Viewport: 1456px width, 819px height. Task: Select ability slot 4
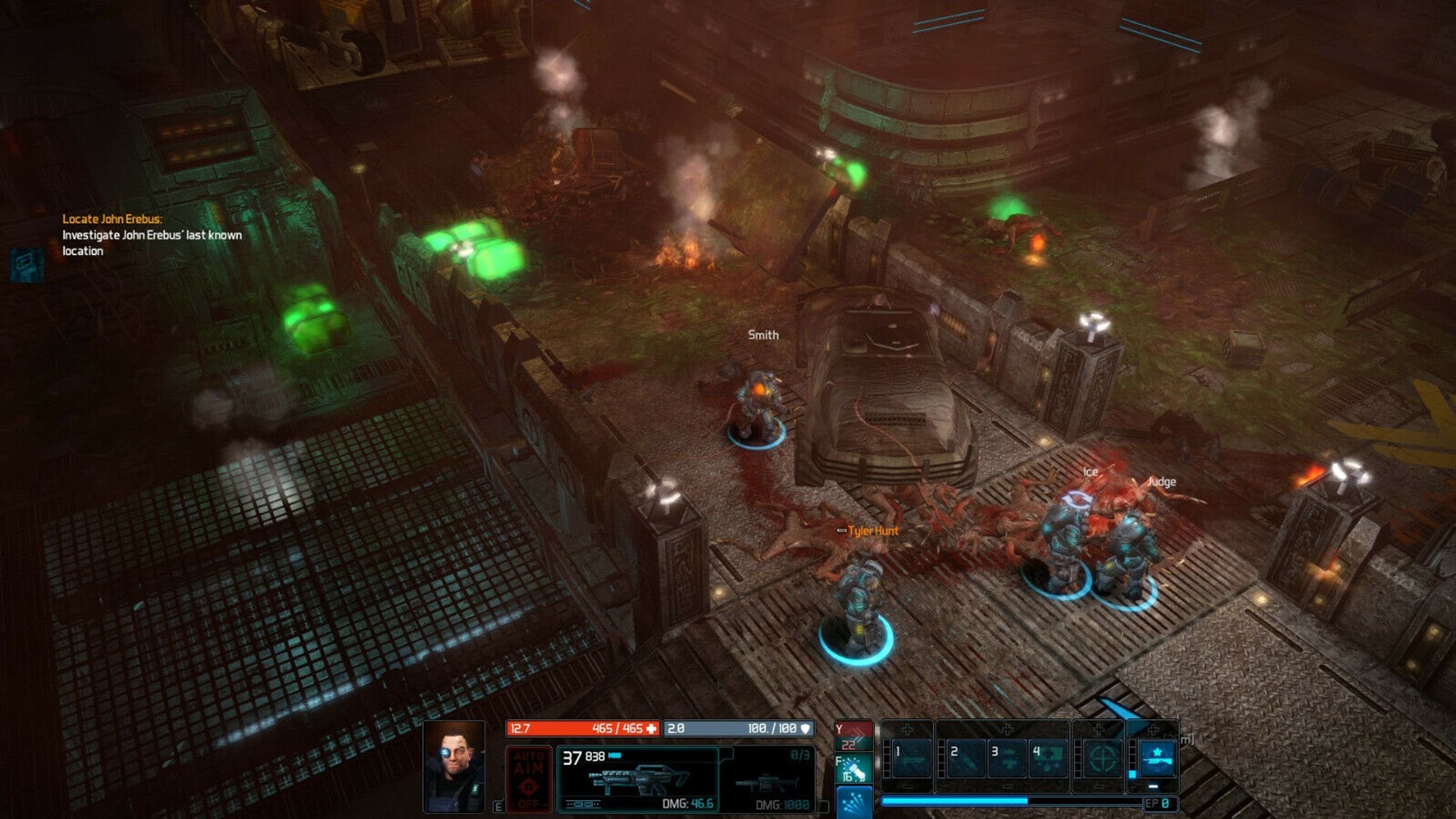[x=1048, y=758]
